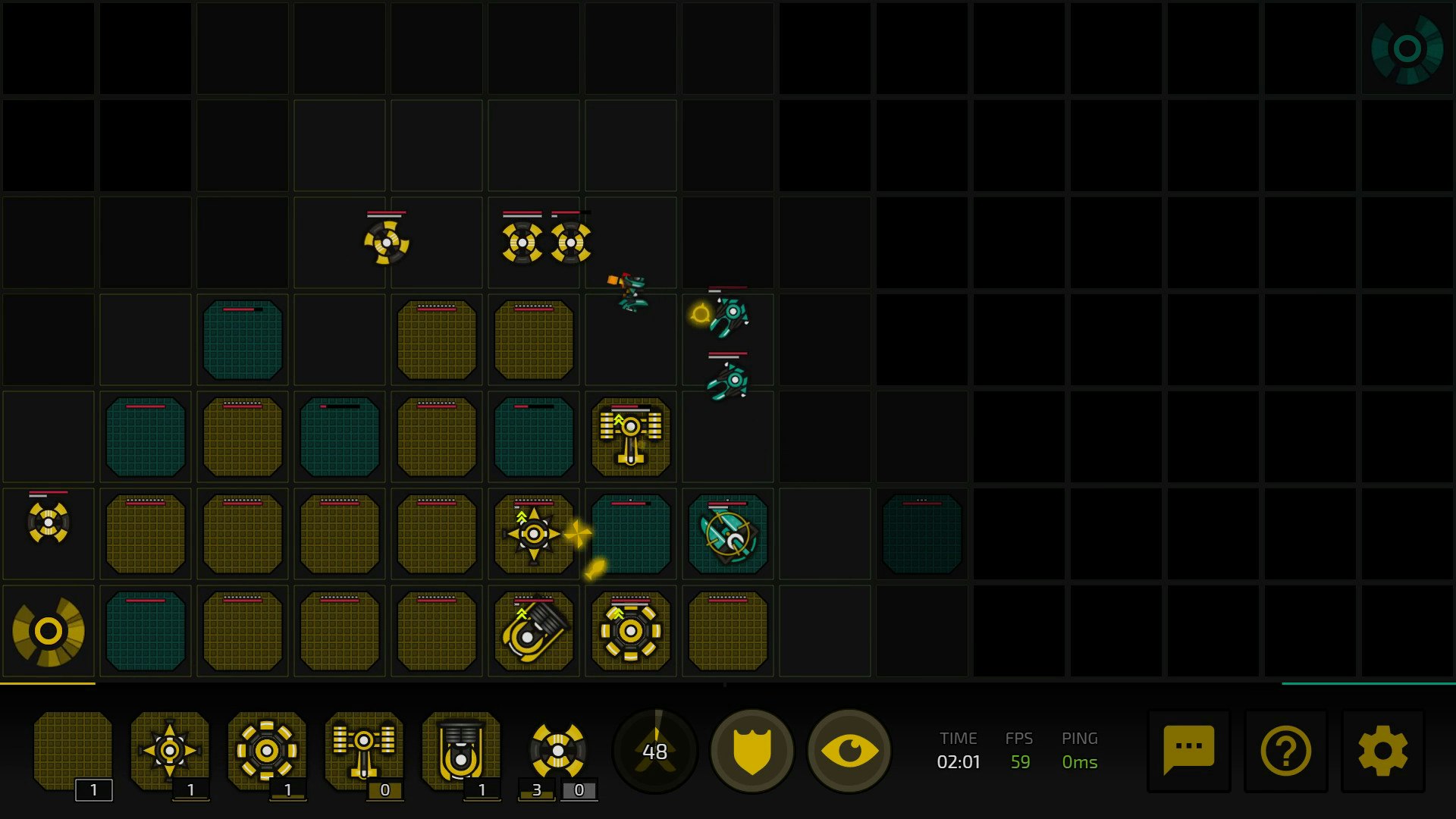
Task: Click the TIME display showing 02:01
Action: [x=959, y=762]
